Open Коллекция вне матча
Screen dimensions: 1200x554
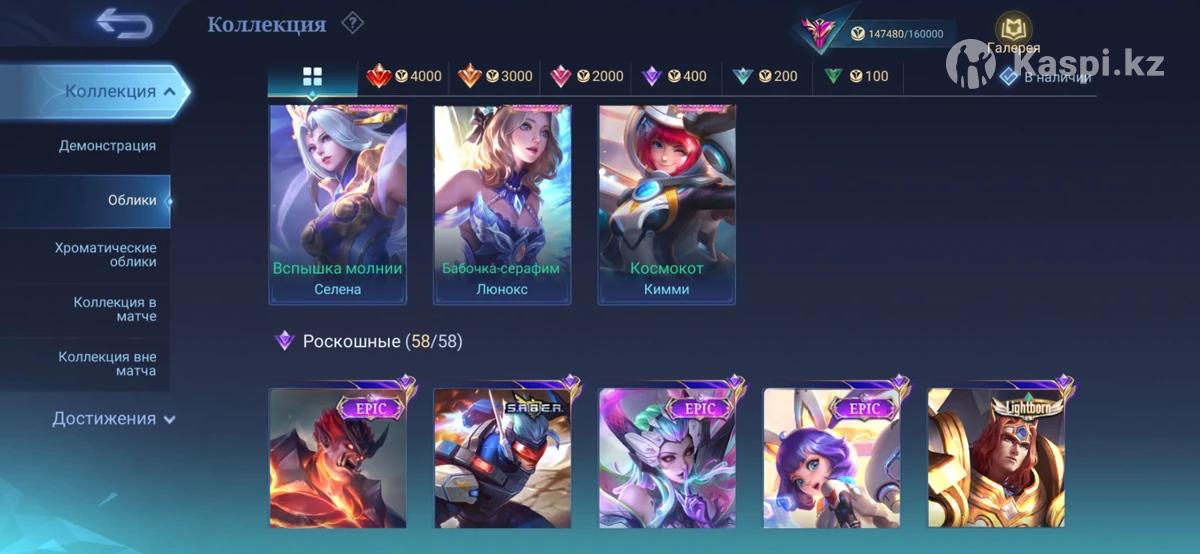click(107, 364)
